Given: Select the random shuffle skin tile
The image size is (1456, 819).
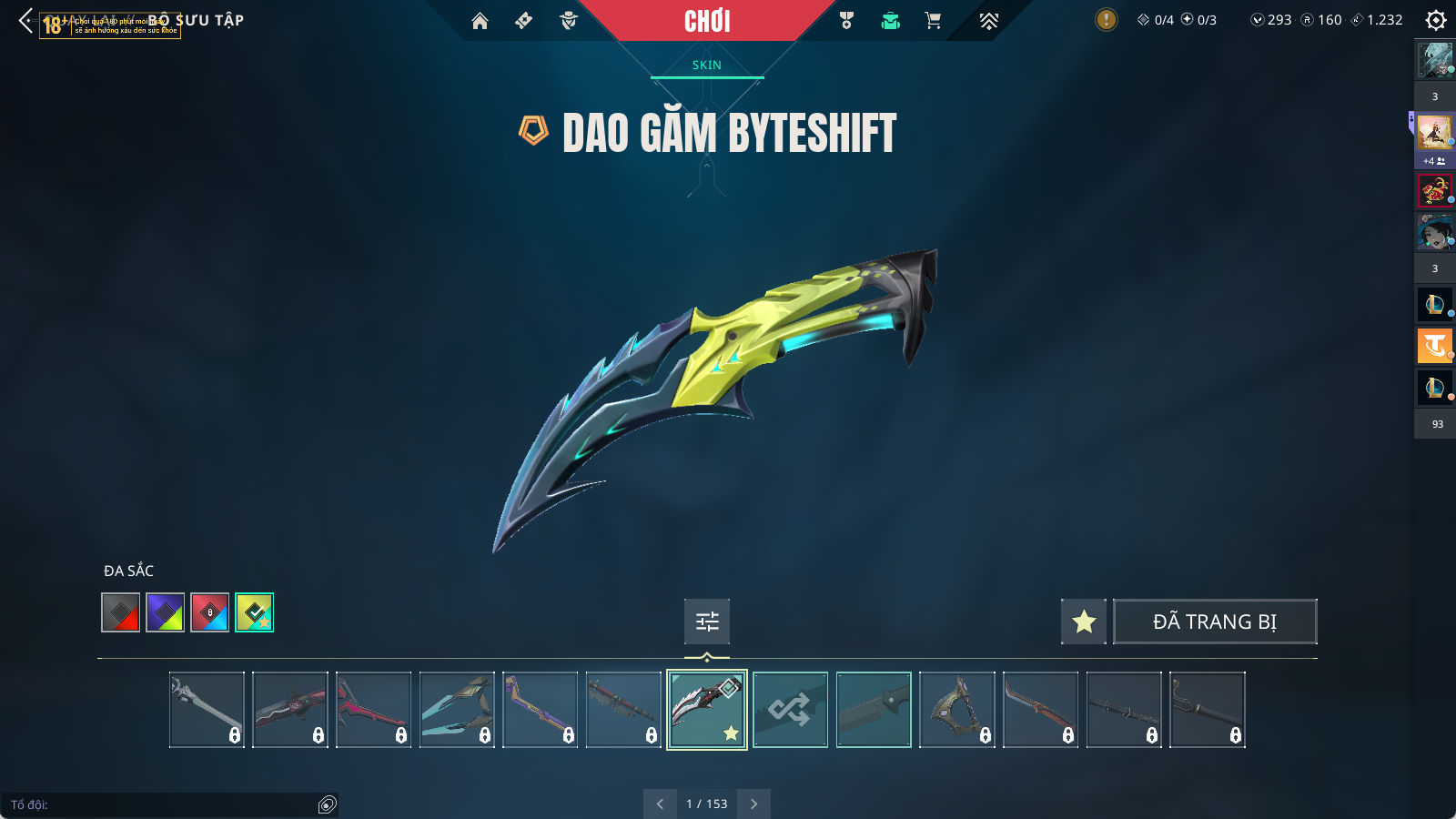Looking at the screenshot, I should click(790, 710).
